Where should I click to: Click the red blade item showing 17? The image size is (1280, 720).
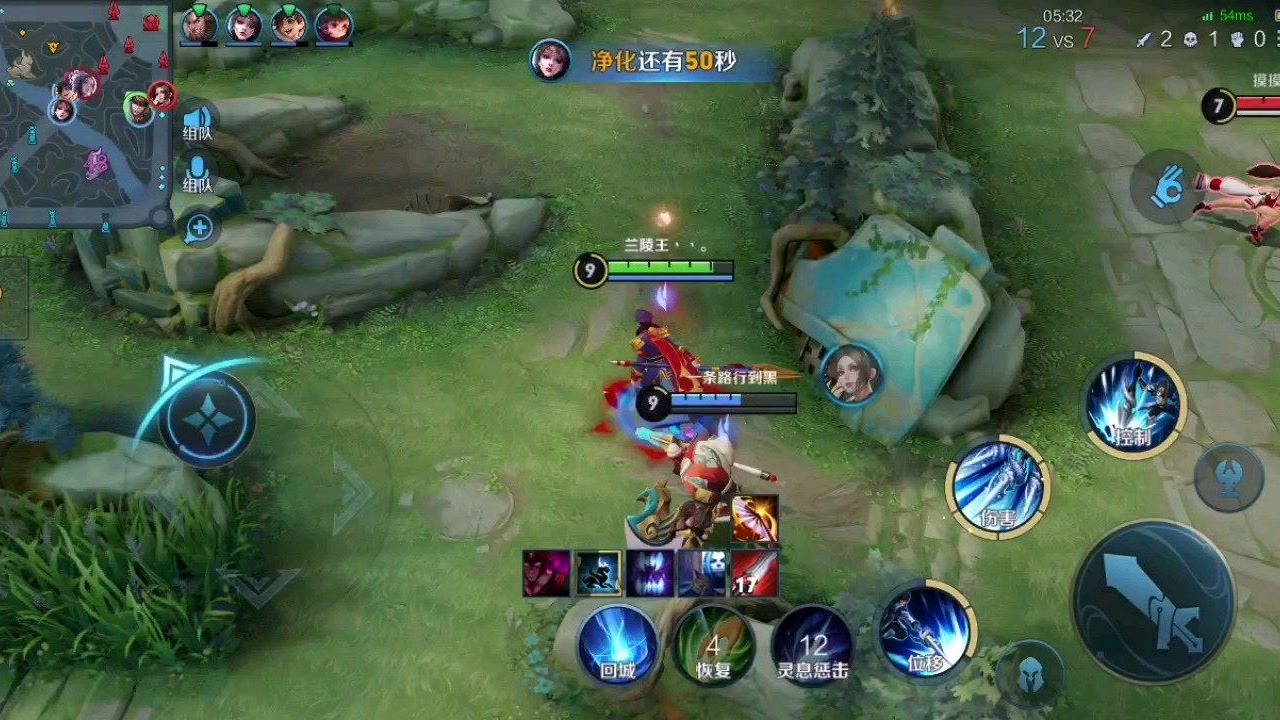click(754, 574)
